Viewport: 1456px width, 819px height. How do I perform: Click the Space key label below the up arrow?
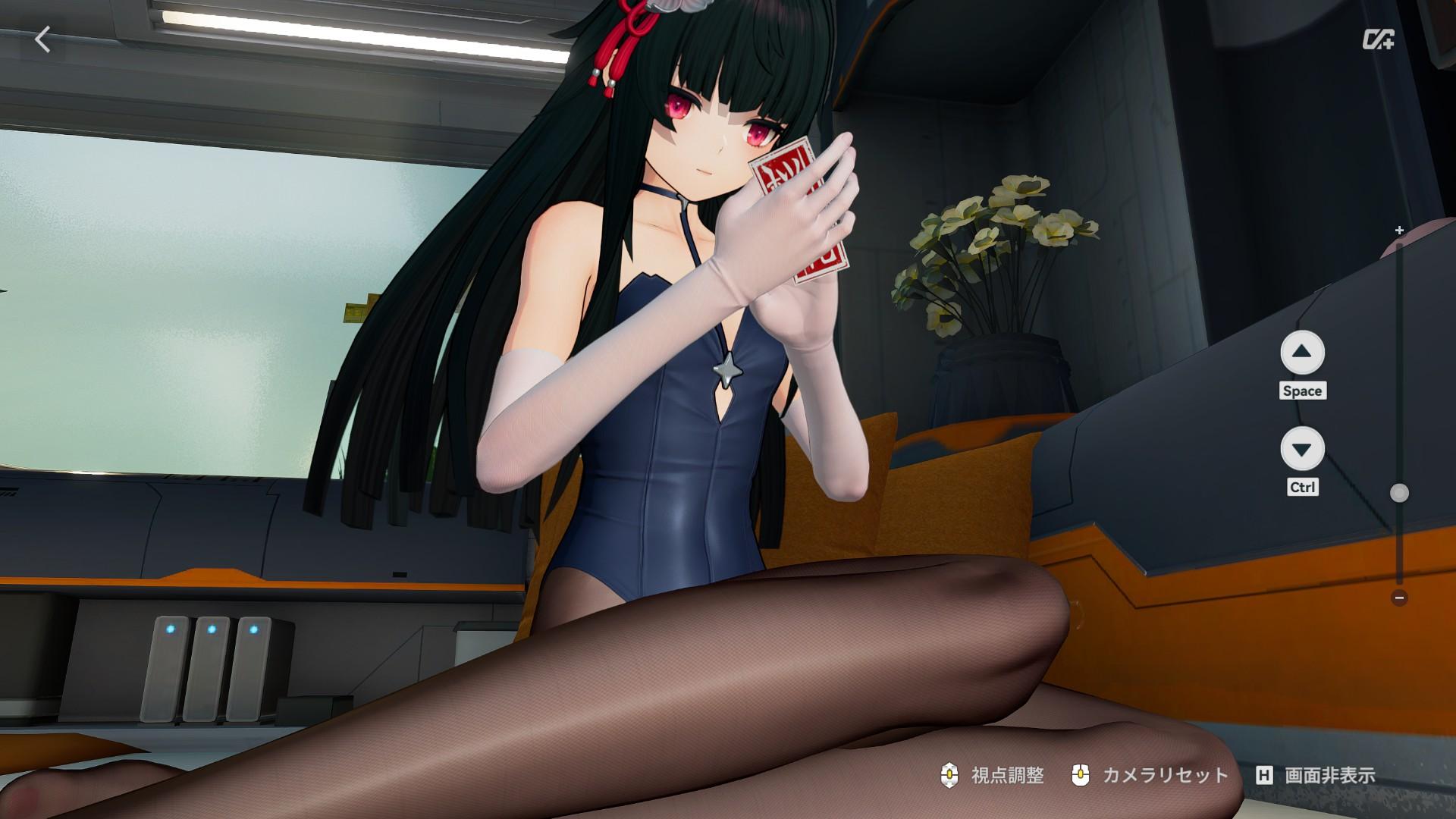1303,391
